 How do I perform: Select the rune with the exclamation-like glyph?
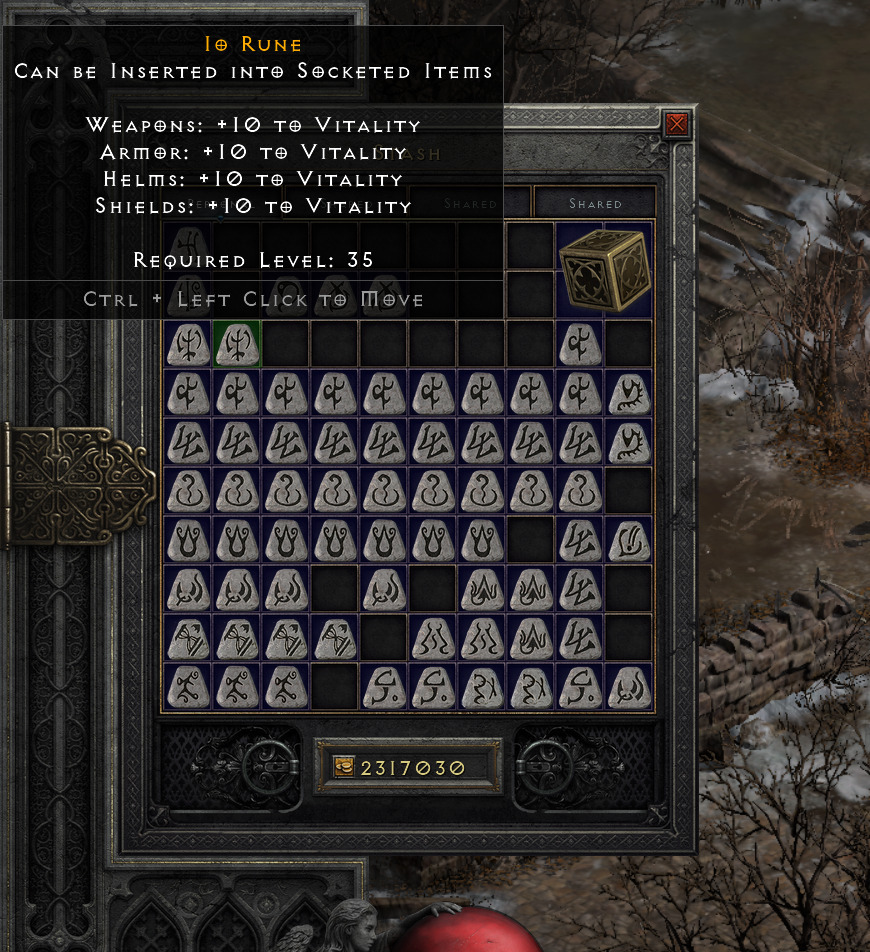coord(629,539)
